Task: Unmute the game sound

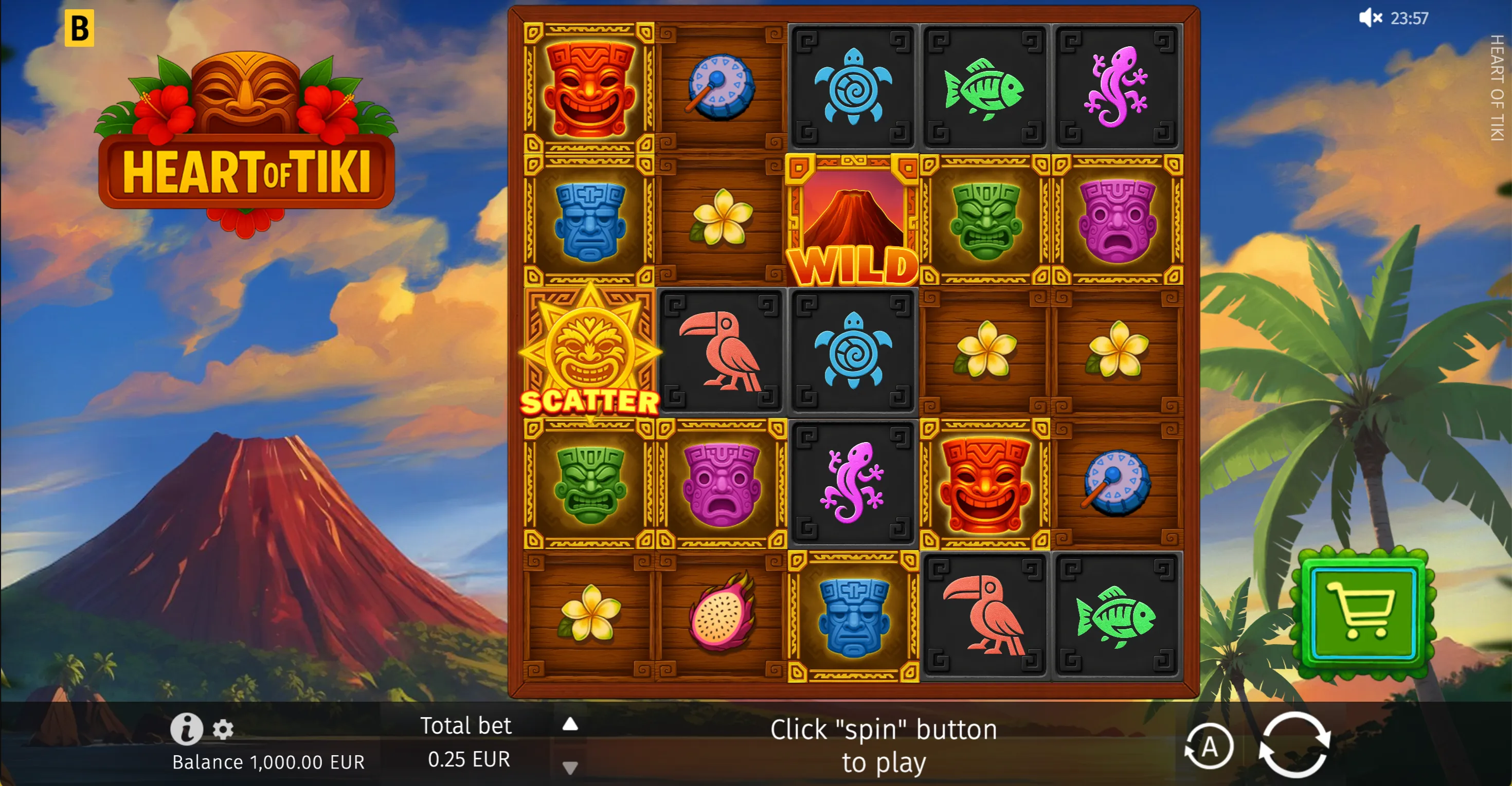Action: pyautogui.click(x=1371, y=18)
